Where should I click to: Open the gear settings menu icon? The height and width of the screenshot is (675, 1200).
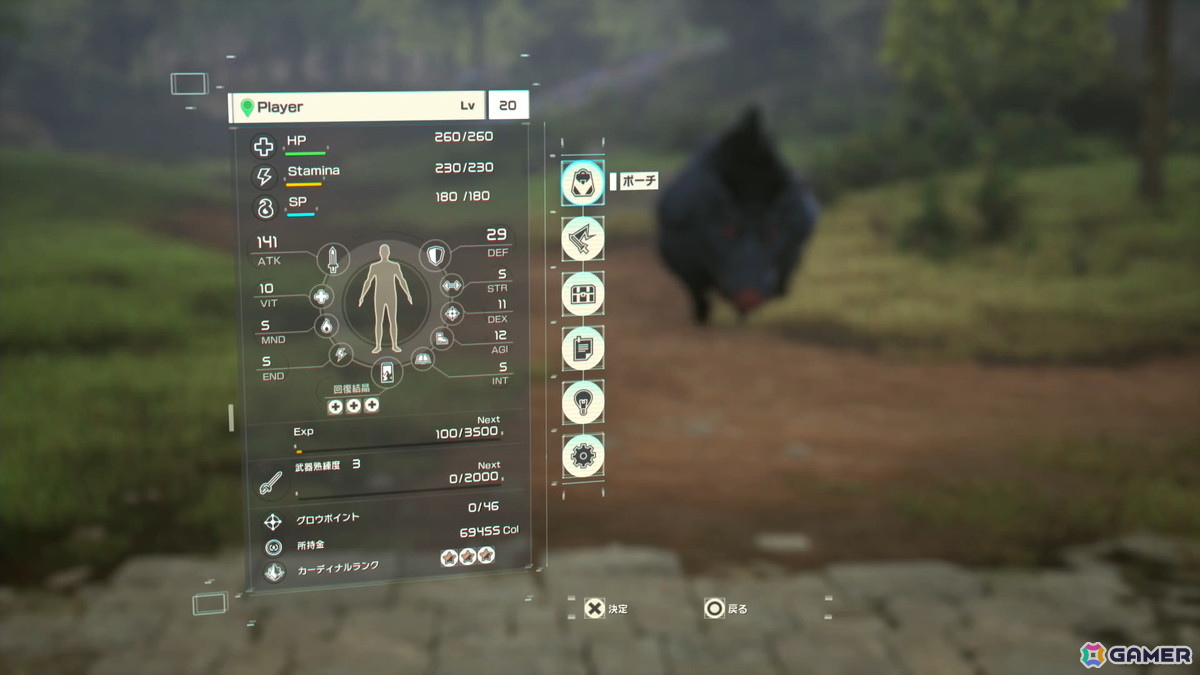coord(582,455)
